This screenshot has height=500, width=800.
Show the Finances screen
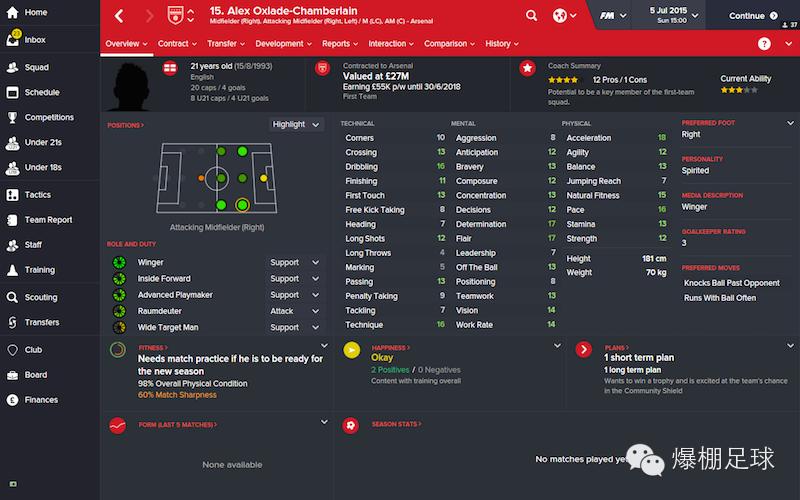(41, 400)
